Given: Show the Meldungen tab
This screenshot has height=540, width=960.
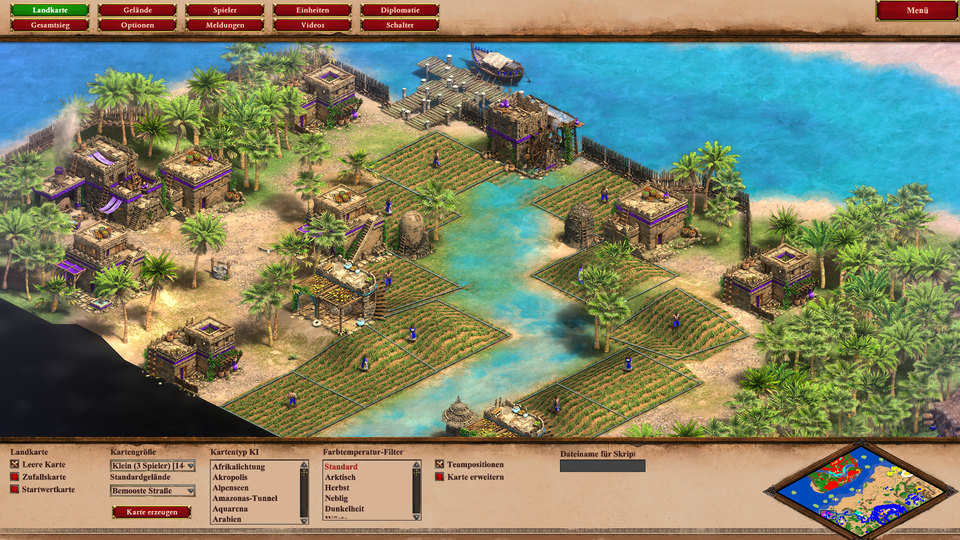Looking at the screenshot, I should [x=225, y=24].
